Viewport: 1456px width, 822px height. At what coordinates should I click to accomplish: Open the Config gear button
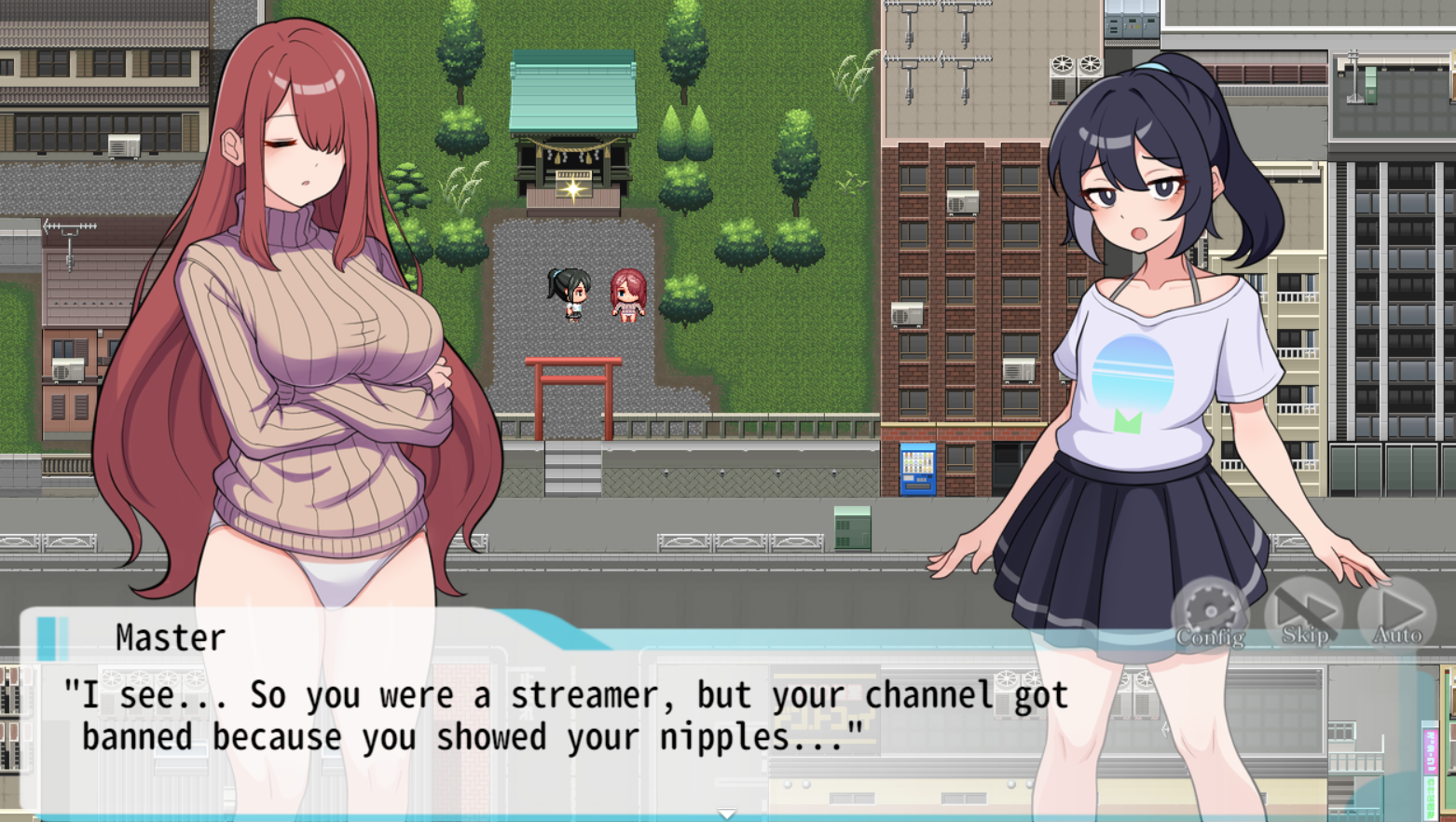[x=1210, y=613]
